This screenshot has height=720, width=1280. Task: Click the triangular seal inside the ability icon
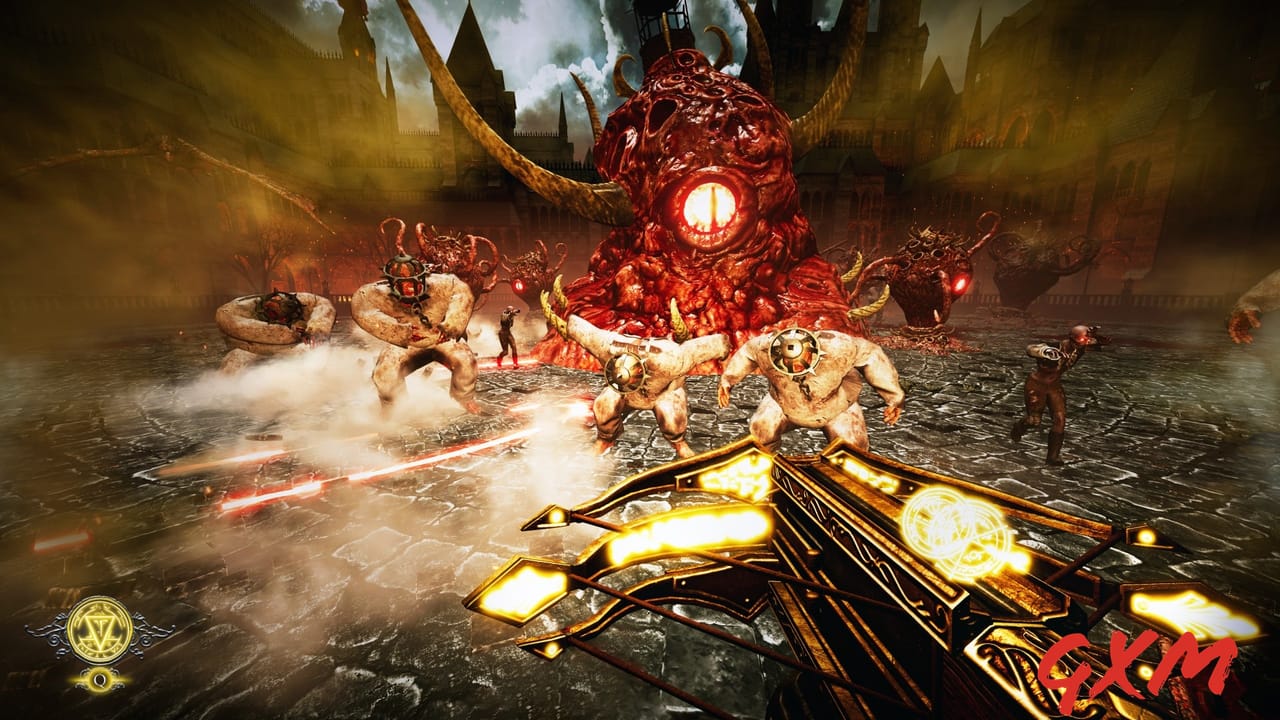[x=100, y=628]
